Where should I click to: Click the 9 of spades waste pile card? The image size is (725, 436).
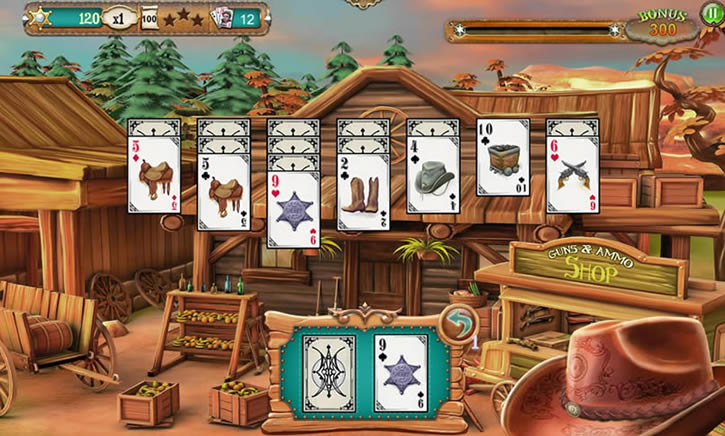tap(401, 373)
